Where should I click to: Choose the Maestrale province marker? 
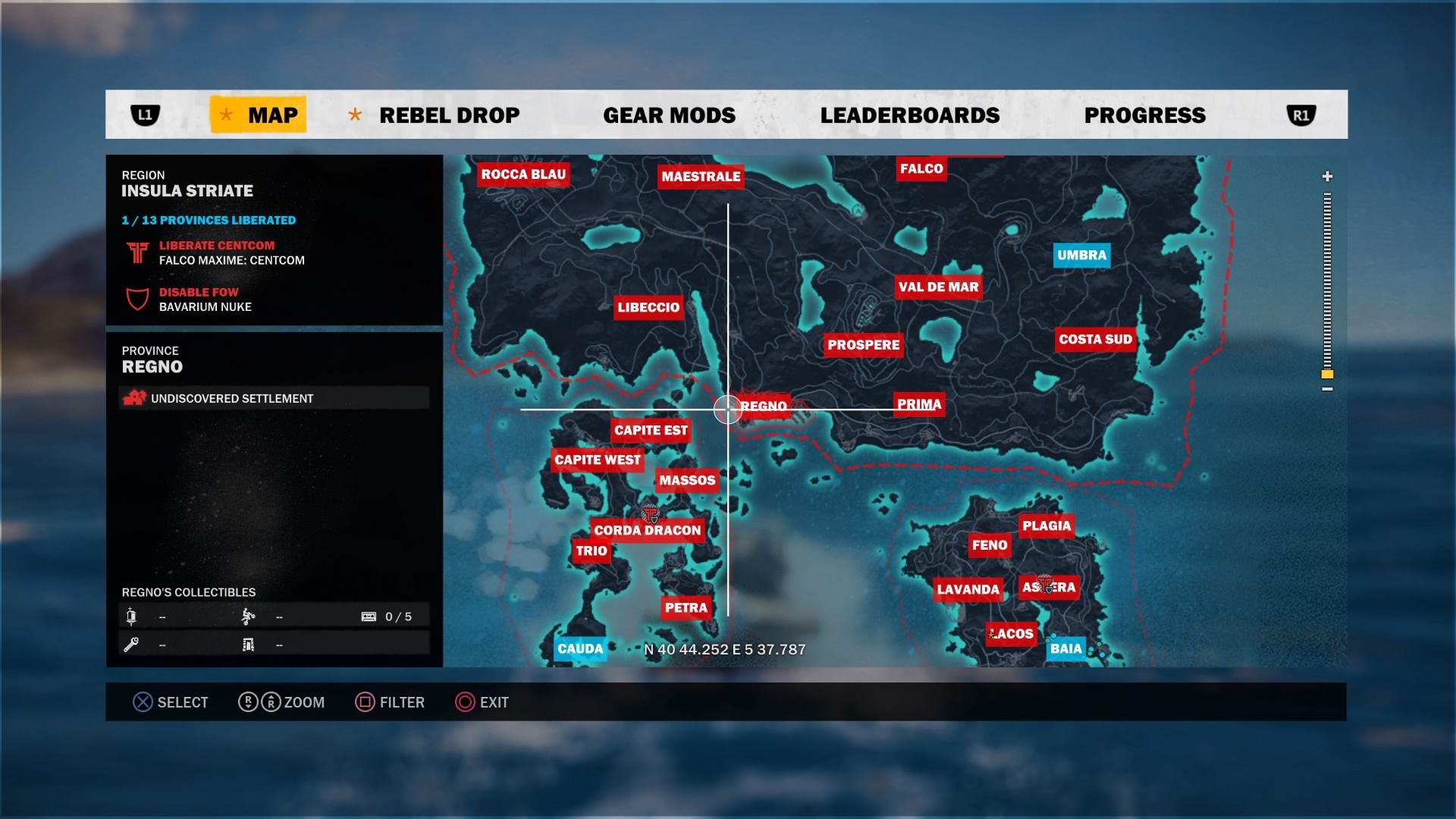coord(701,177)
